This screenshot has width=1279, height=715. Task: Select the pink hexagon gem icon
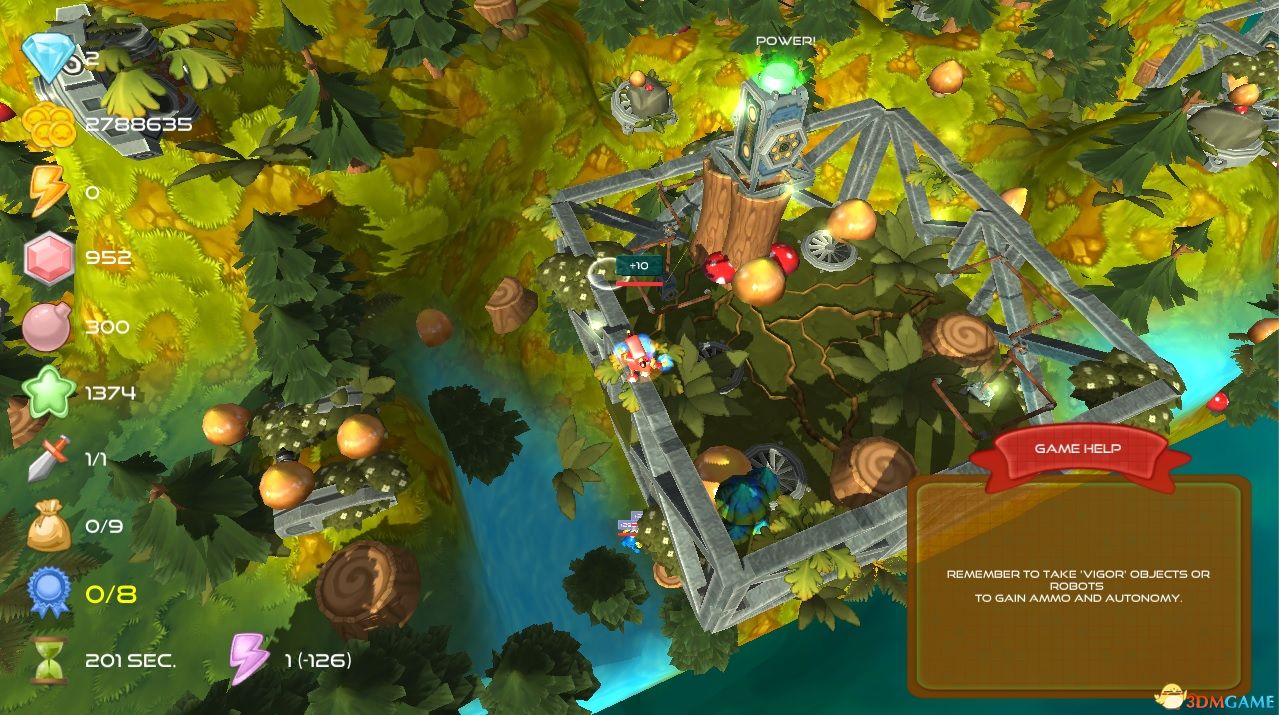coord(49,258)
